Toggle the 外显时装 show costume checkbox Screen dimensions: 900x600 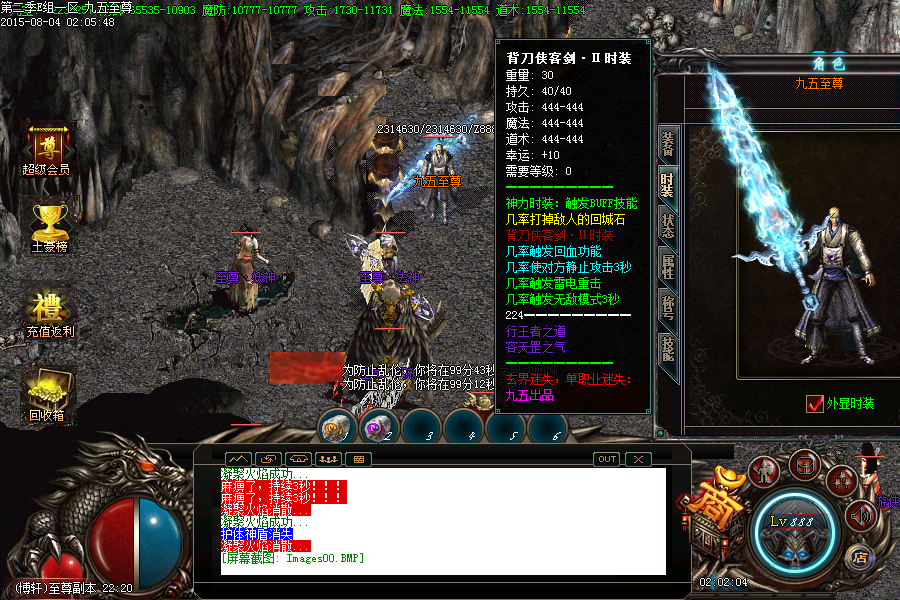coord(814,404)
